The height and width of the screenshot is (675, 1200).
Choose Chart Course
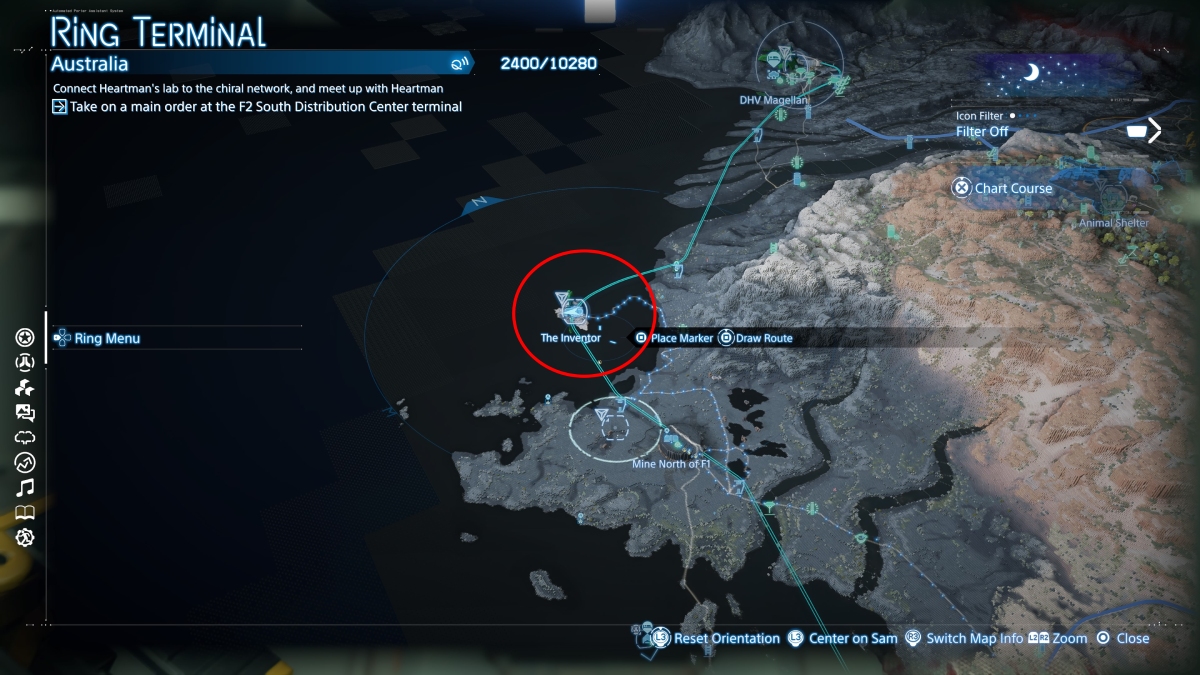(1003, 188)
